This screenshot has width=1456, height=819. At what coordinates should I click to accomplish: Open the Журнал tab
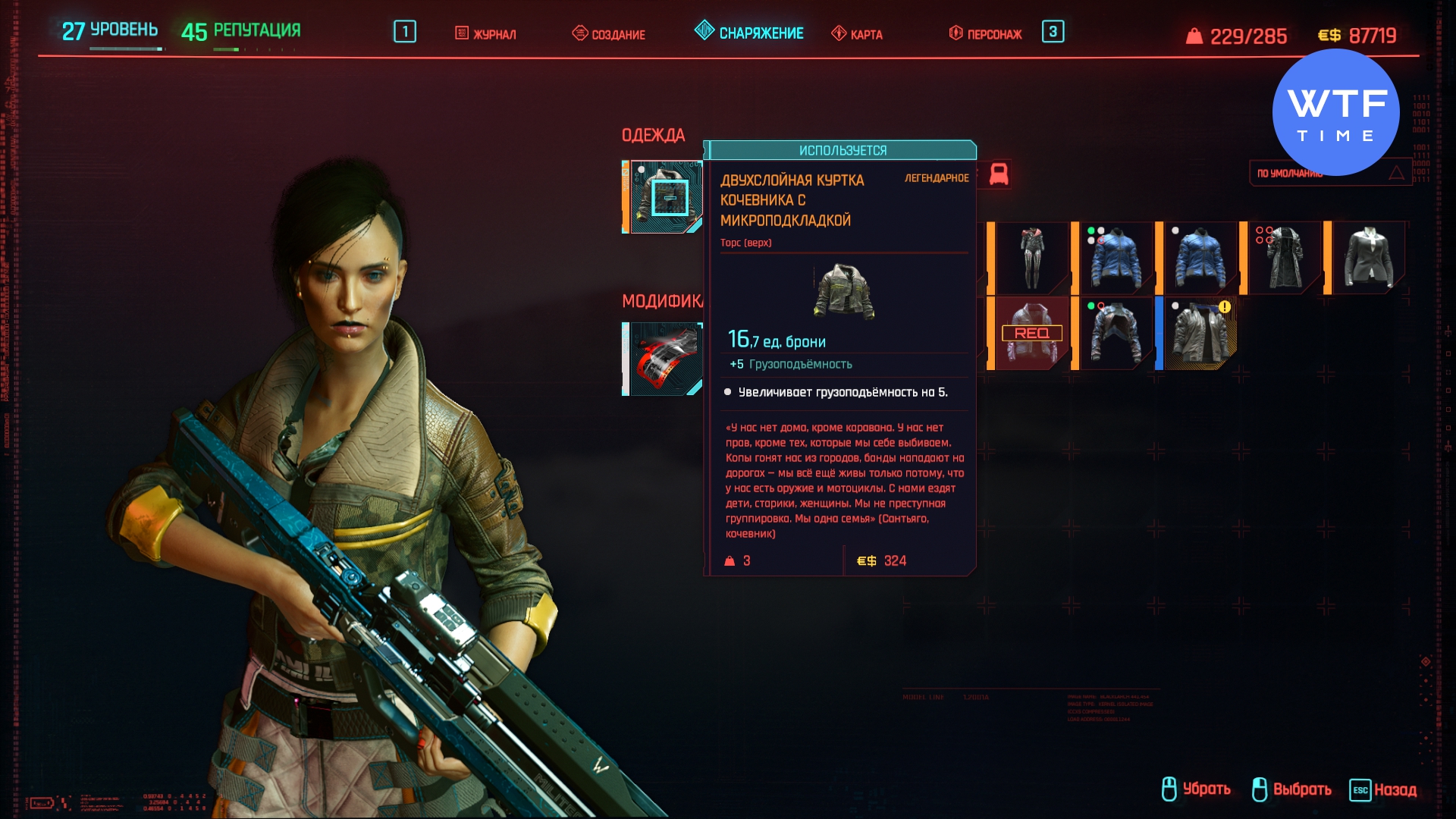[x=486, y=34]
